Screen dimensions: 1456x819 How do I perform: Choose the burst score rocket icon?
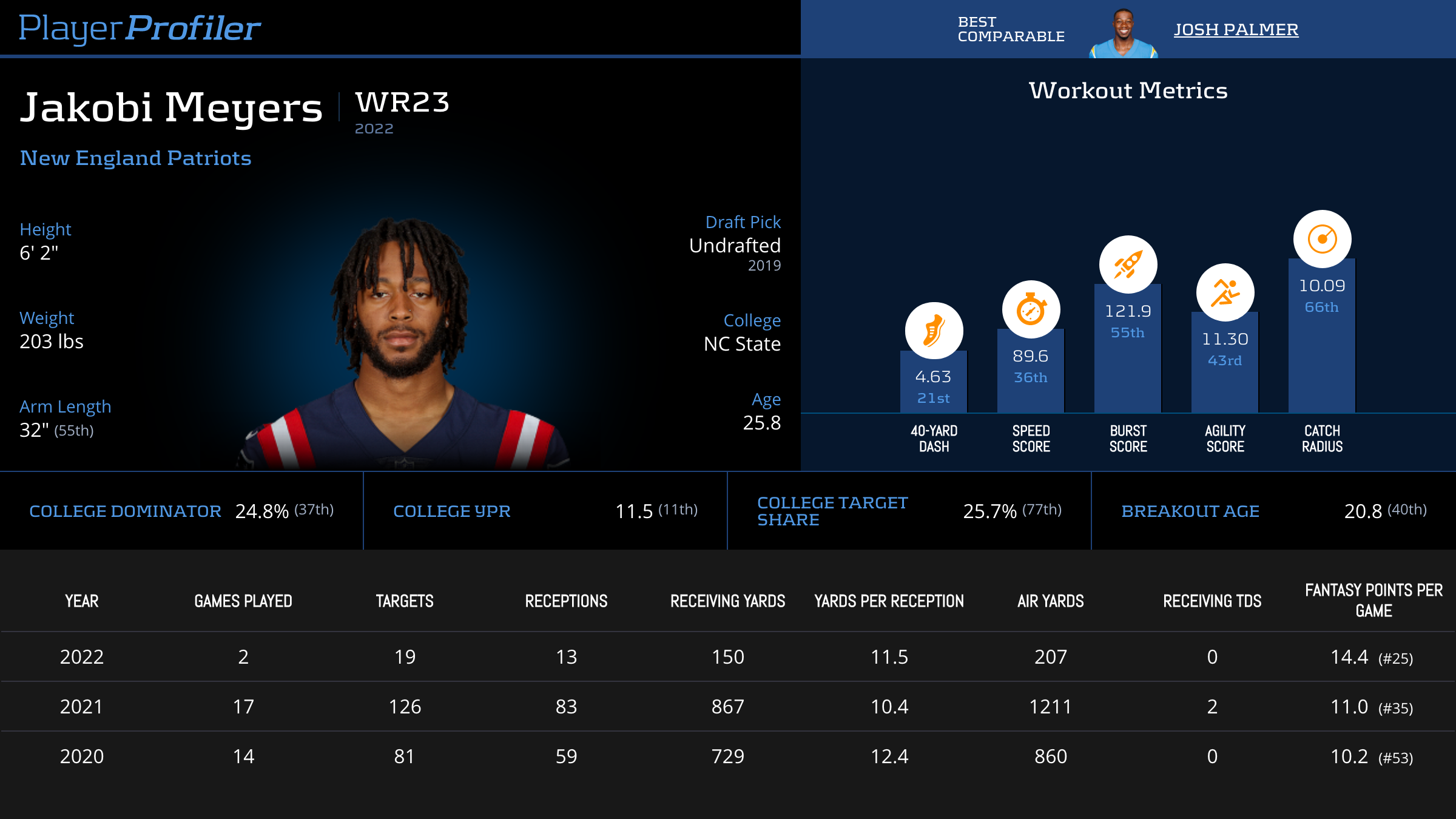point(1128,265)
